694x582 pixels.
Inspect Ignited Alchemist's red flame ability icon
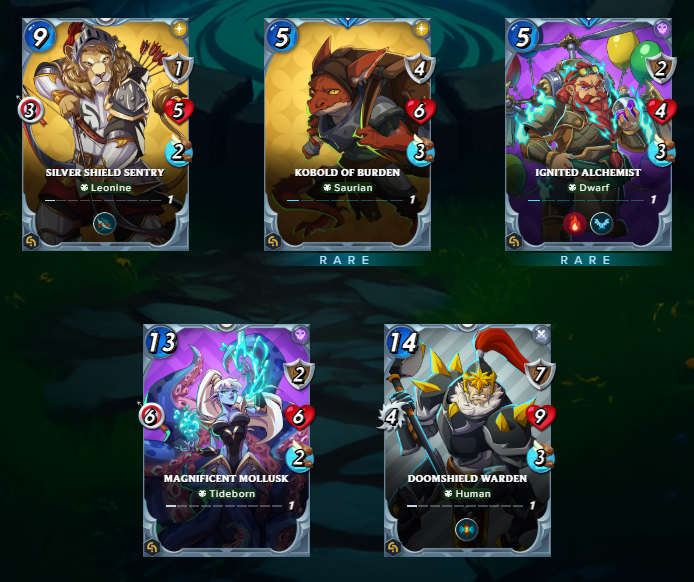point(575,222)
